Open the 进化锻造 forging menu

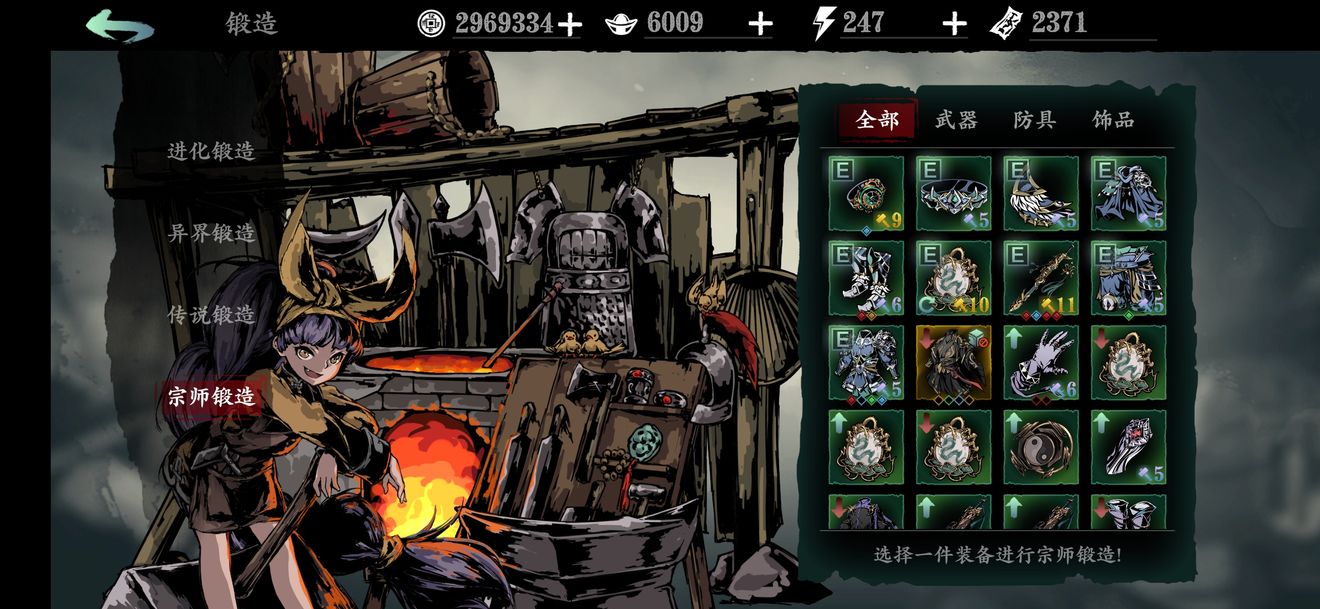click(211, 151)
